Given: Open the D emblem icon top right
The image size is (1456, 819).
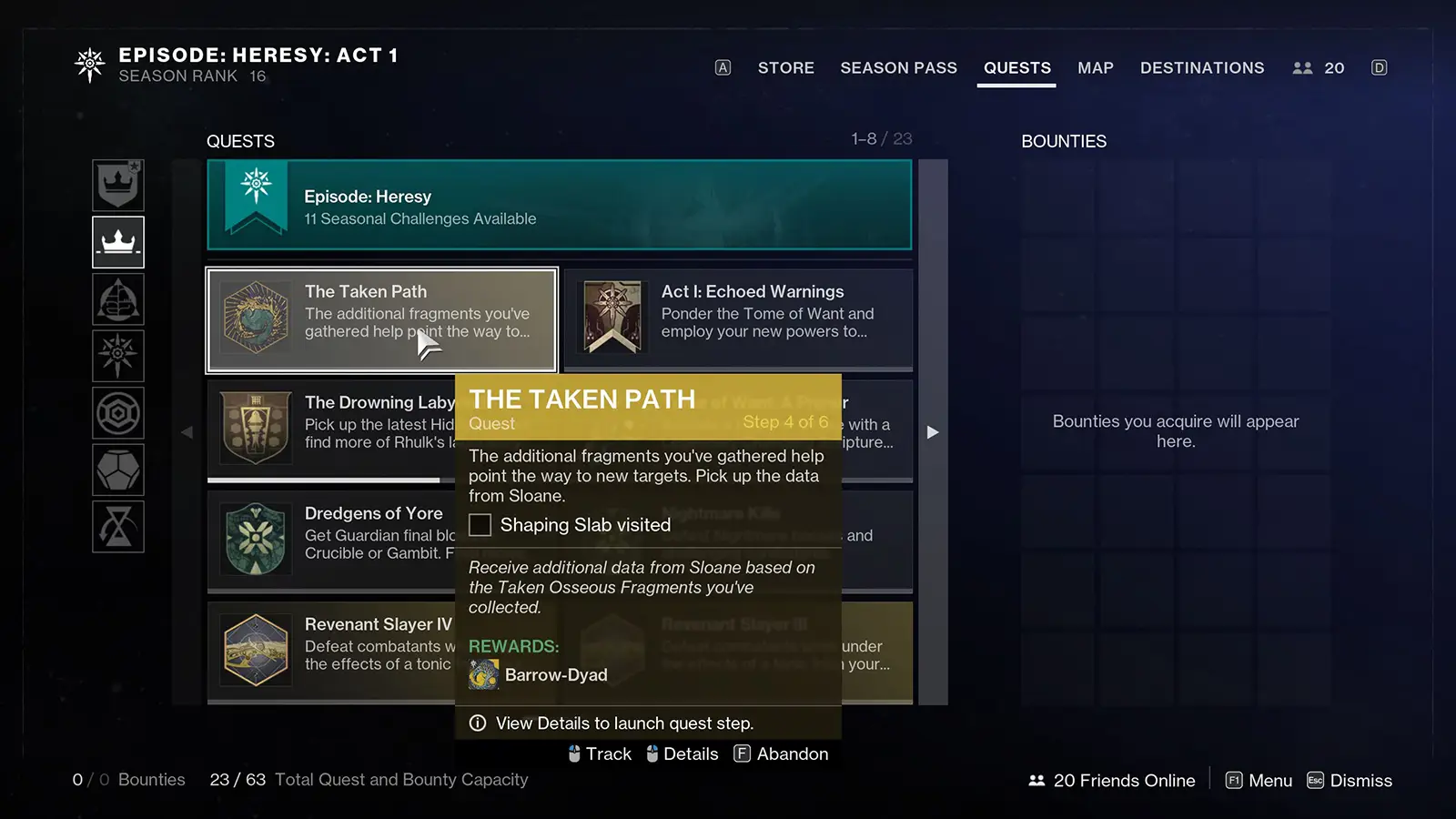Looking at the screenshot, I should tap(1379, 67).
